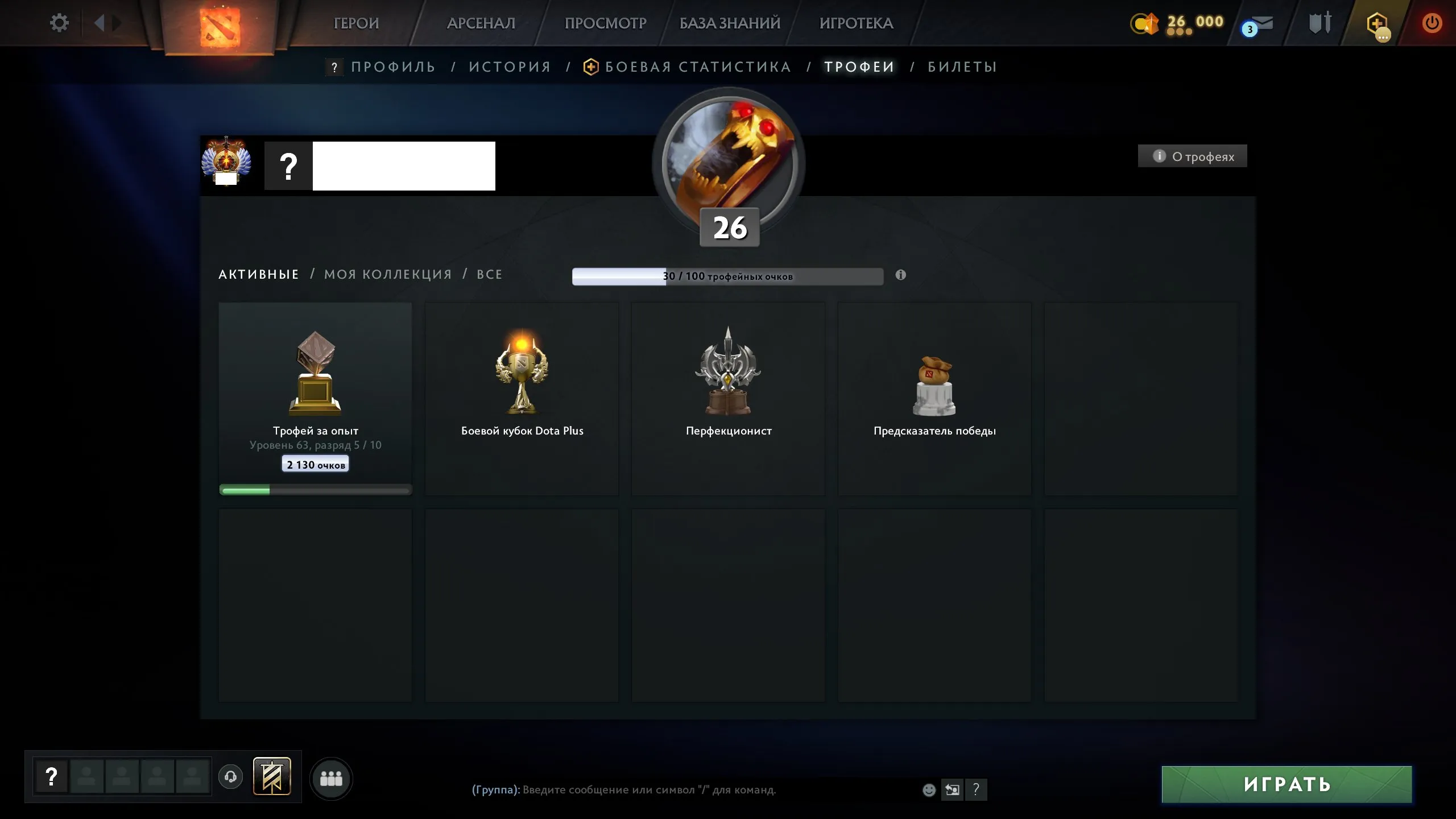Click the trophy points progress bar
Screen dimensions: 1456x819
(x=728, y=276)
